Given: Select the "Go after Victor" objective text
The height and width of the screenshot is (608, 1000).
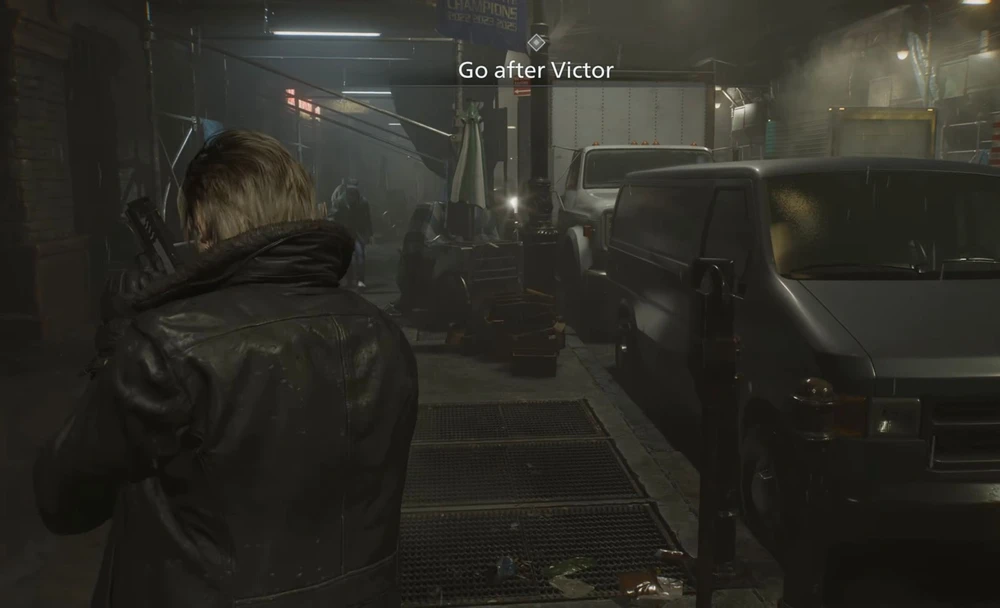Looking at the screenshot, I should coord(535,70).
